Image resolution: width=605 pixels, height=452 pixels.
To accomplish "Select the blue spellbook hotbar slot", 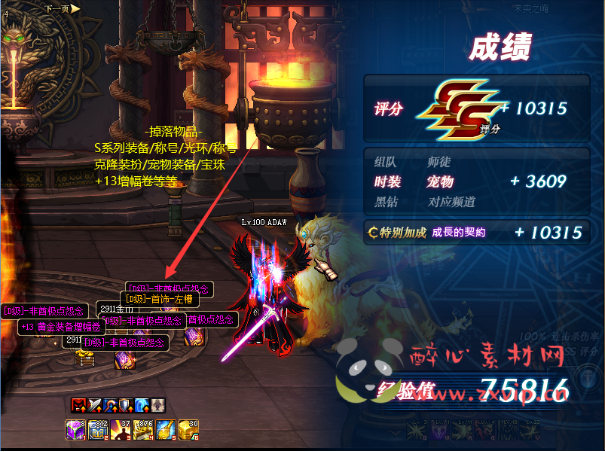I will pyautogui.click(x=98, y=429).
